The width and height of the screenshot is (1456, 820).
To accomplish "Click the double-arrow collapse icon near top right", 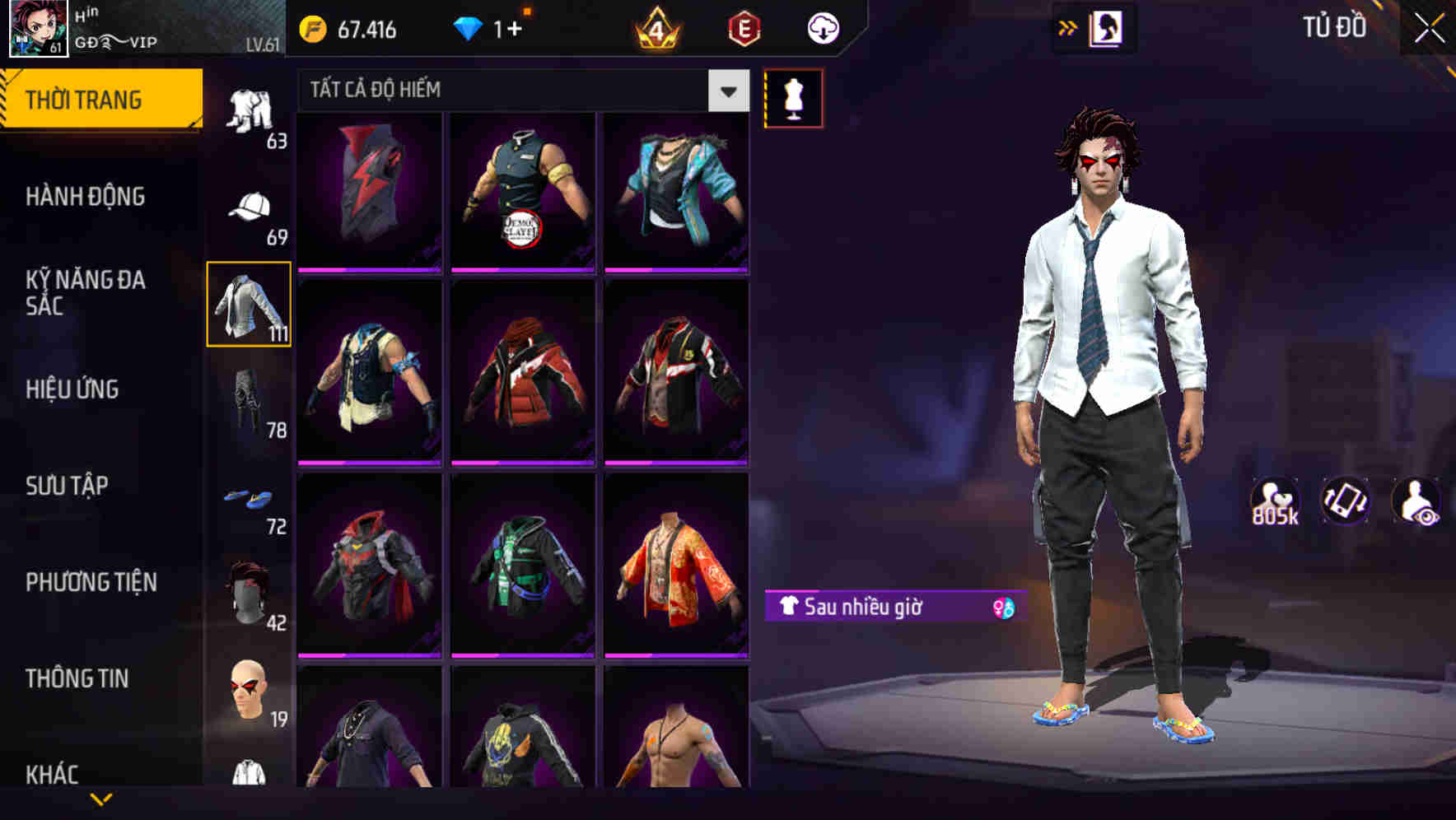I will (1069, 27).
